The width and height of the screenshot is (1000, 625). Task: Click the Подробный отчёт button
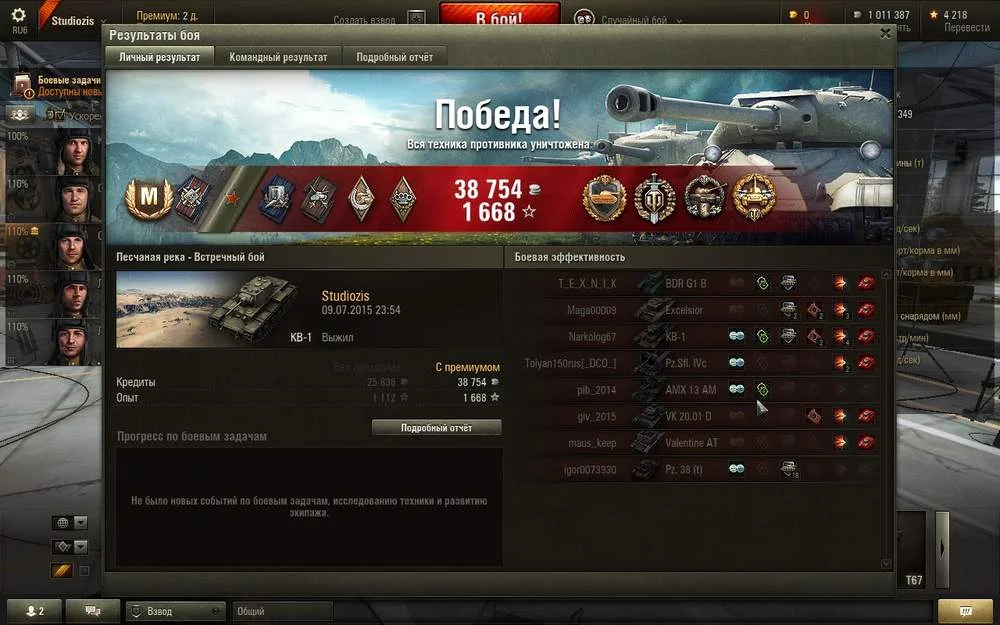pos(436,428)
